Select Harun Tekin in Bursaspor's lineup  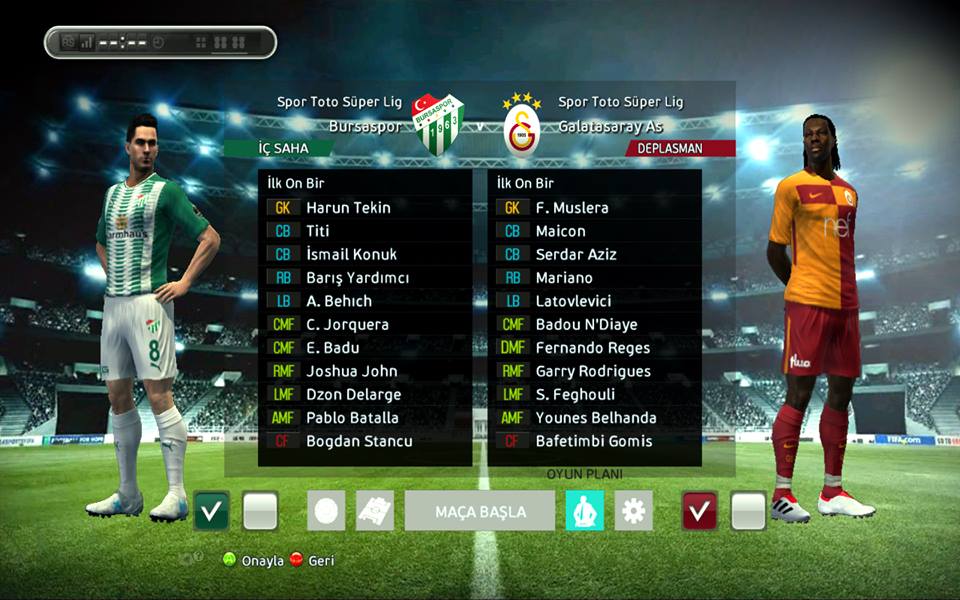(348, 208)
